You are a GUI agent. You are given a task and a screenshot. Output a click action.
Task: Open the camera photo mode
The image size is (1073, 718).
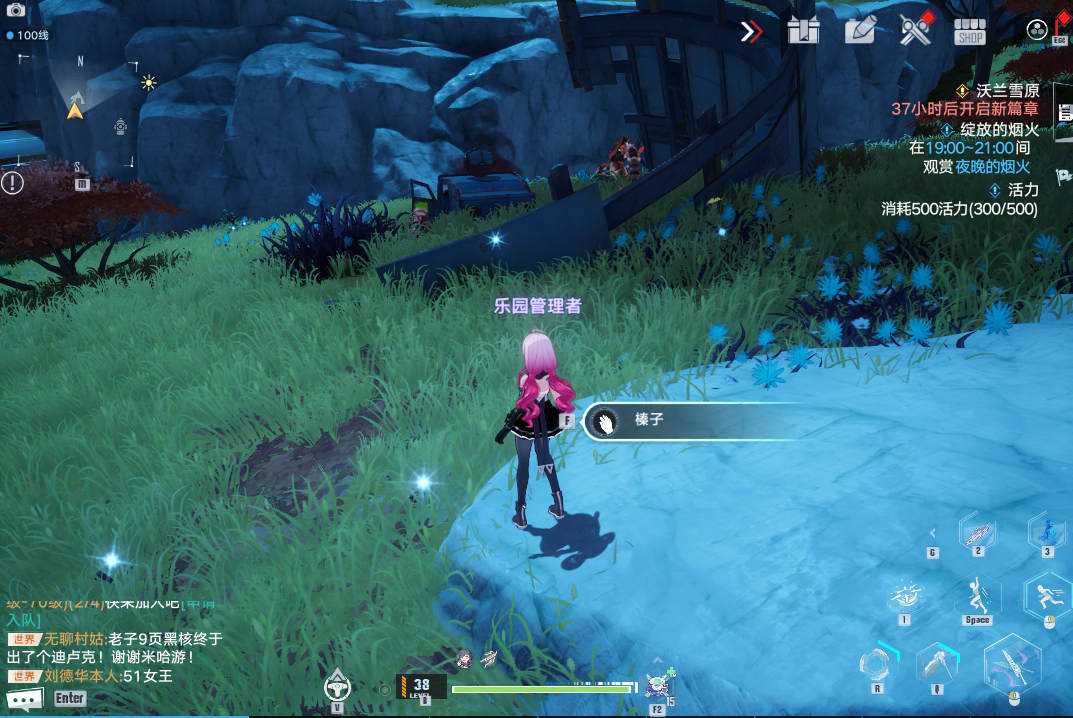15,9
